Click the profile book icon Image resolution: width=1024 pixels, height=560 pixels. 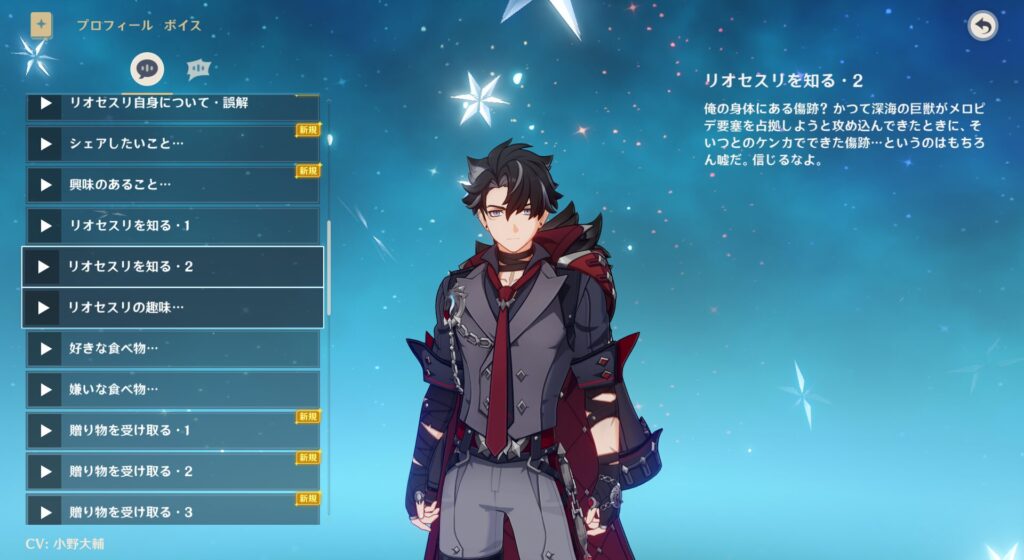pyautogui.click(x=41, y=24)
